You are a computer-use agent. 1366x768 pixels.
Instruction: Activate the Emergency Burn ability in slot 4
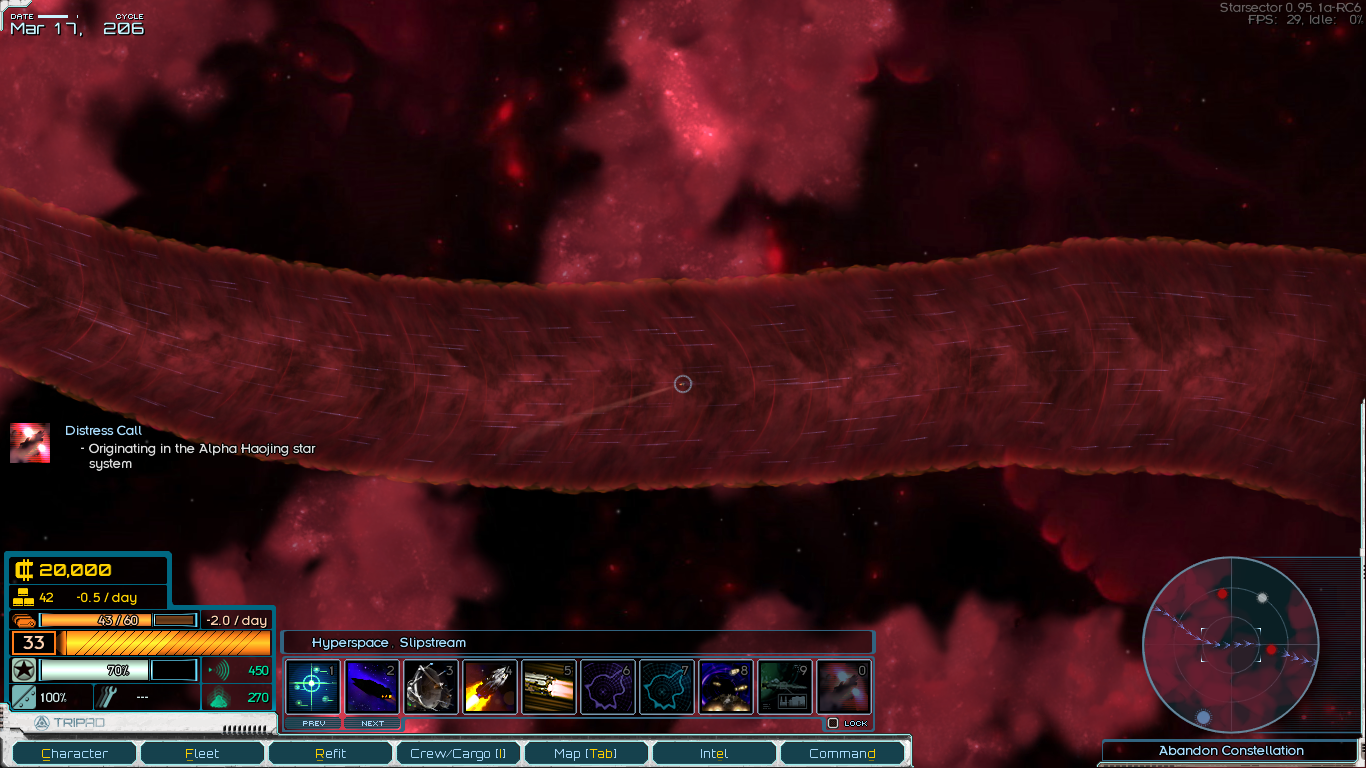490,686
